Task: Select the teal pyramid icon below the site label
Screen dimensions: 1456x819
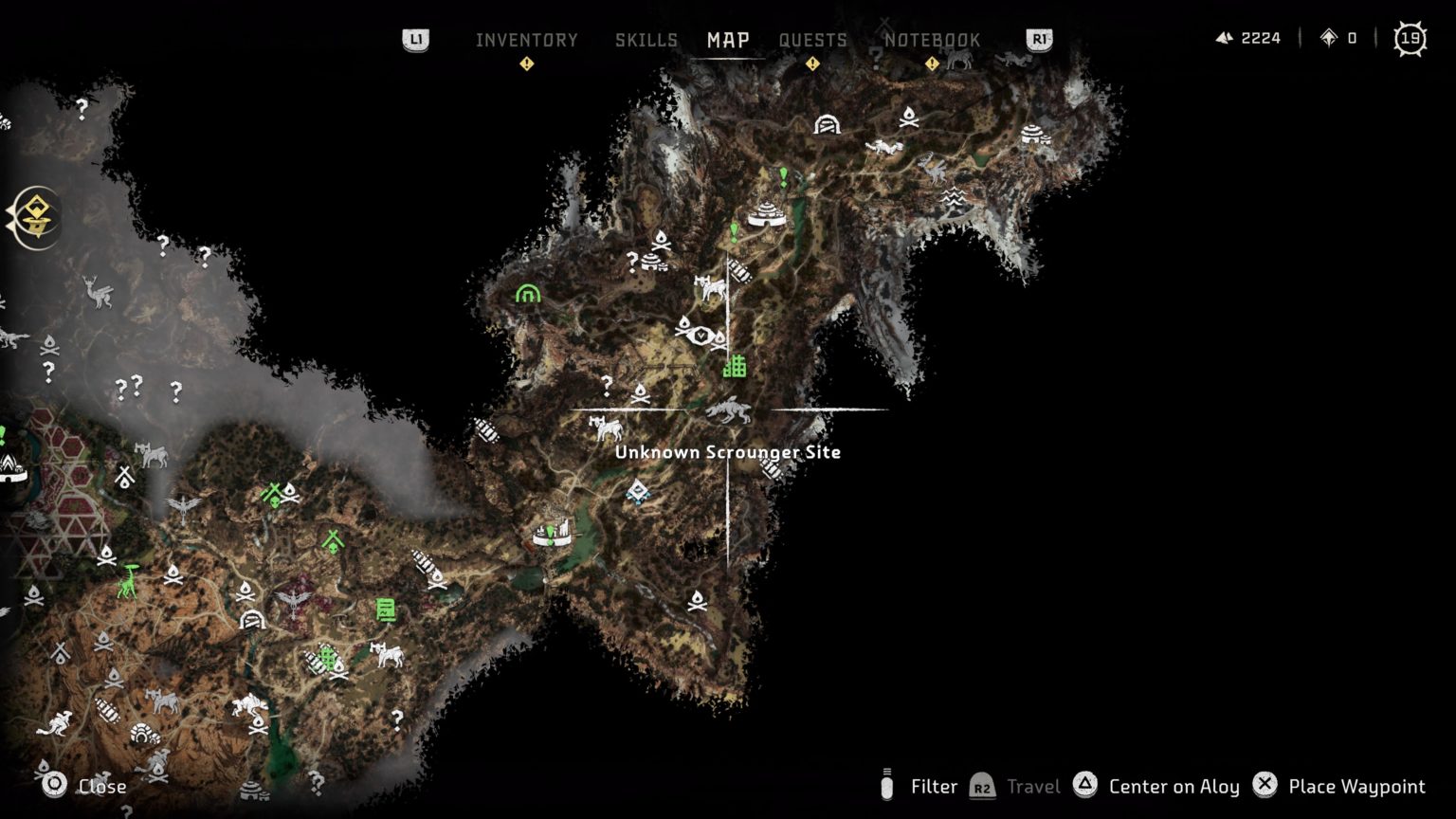Action: 635,491
